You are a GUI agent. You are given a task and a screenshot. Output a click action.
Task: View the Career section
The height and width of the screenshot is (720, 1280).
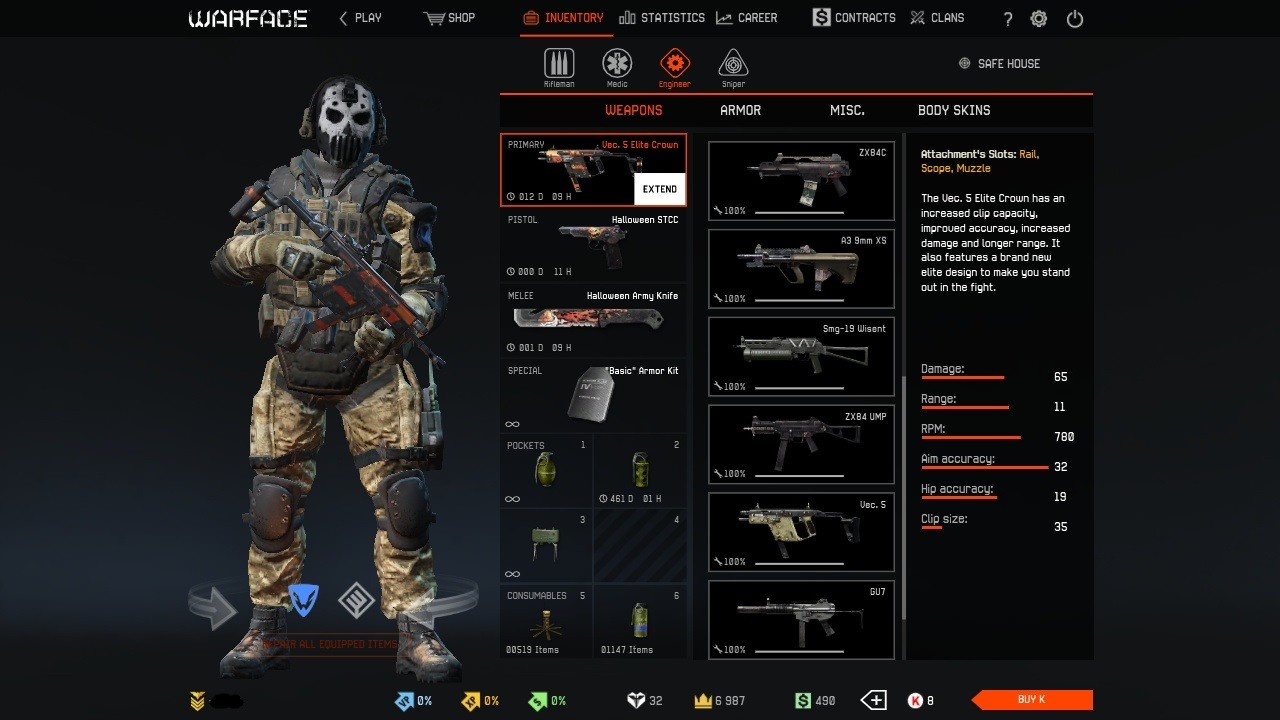[x=747, y=18]
